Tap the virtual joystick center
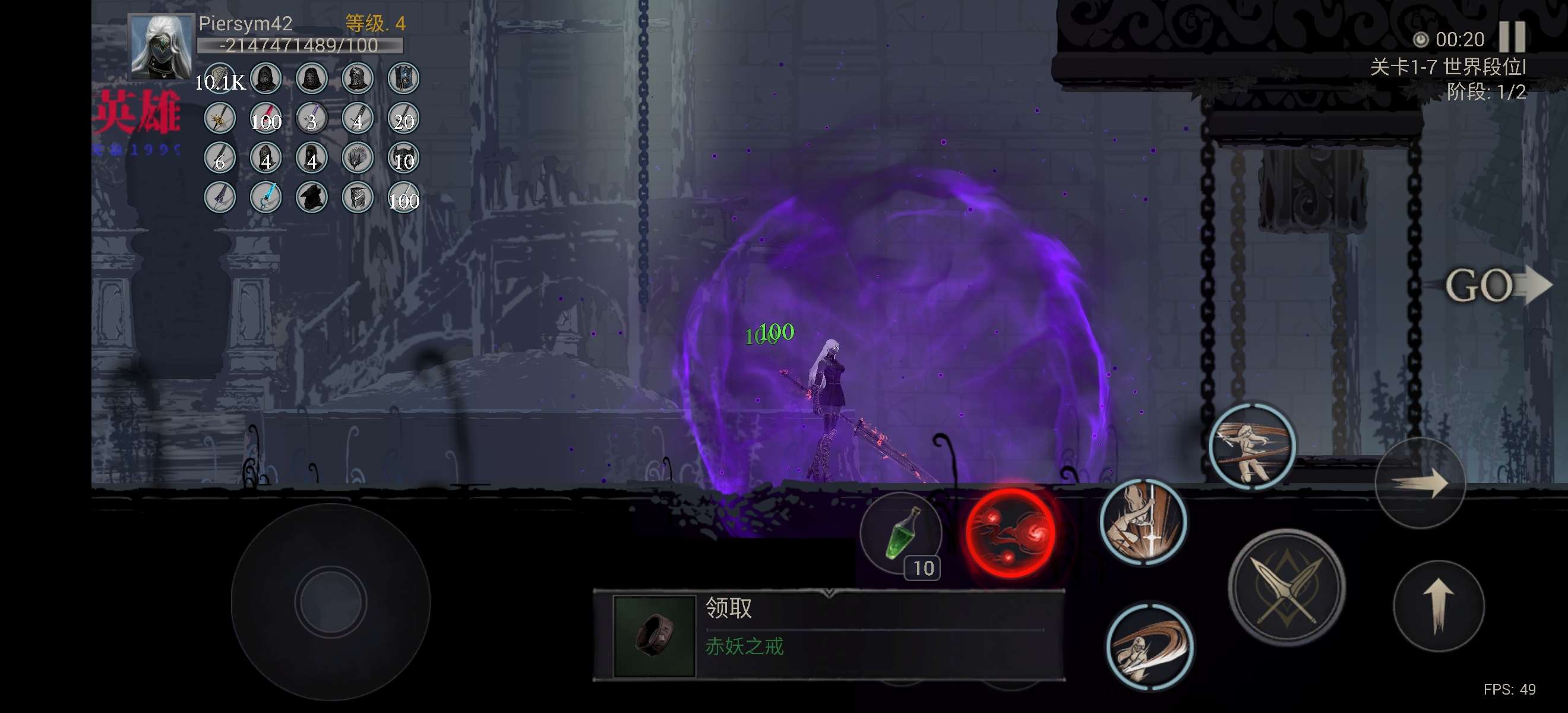1568x713 pixels. pos(330,601)
